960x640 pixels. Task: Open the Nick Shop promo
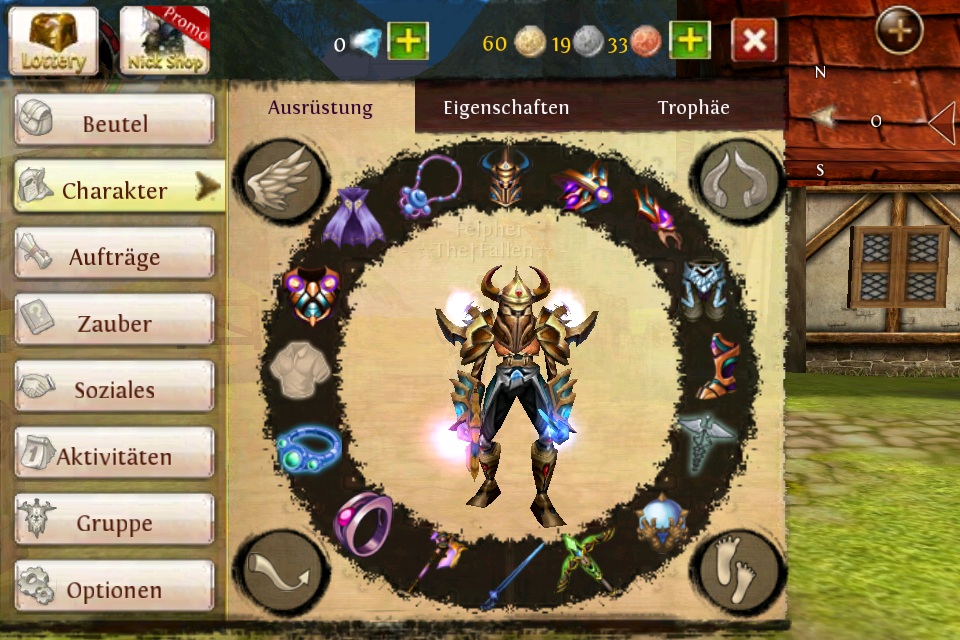164,41
